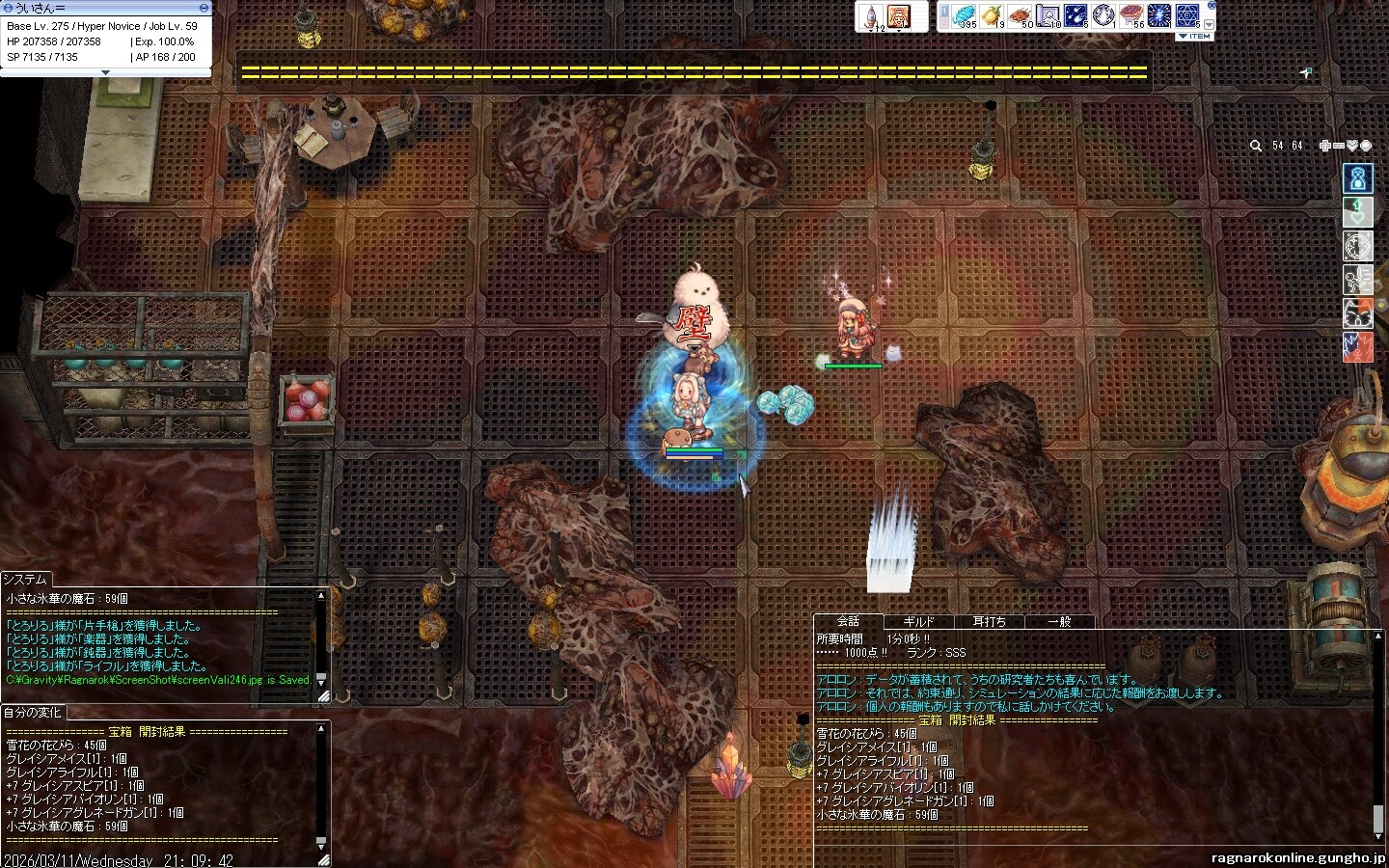The height and width of the screenshot is (868, 1389).
Task: Open the 耳打ち whisper tab
Action: coord(989,622)
